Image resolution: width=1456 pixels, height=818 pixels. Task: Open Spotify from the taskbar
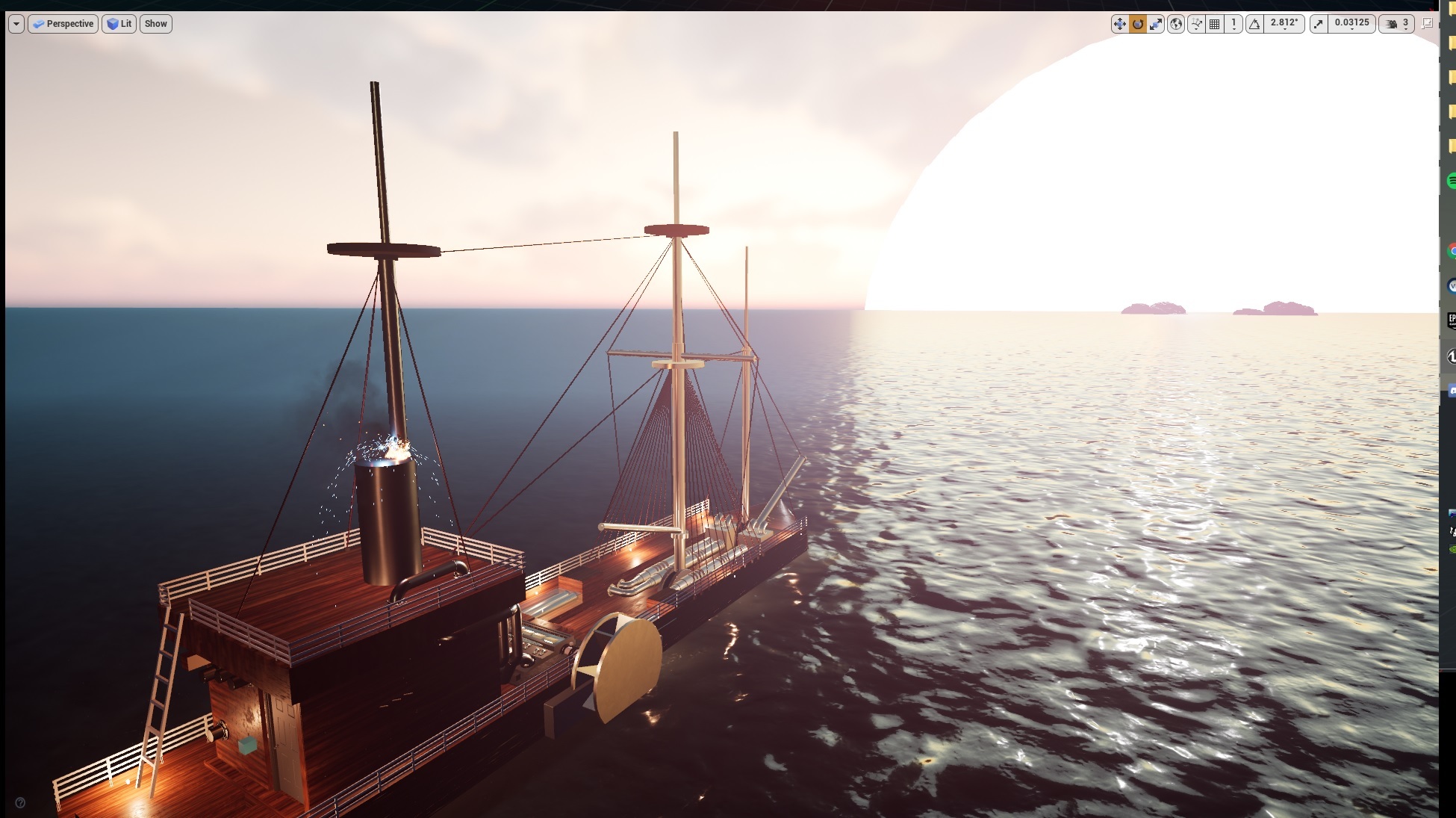pyautogui.click(x=1453, y=182)
